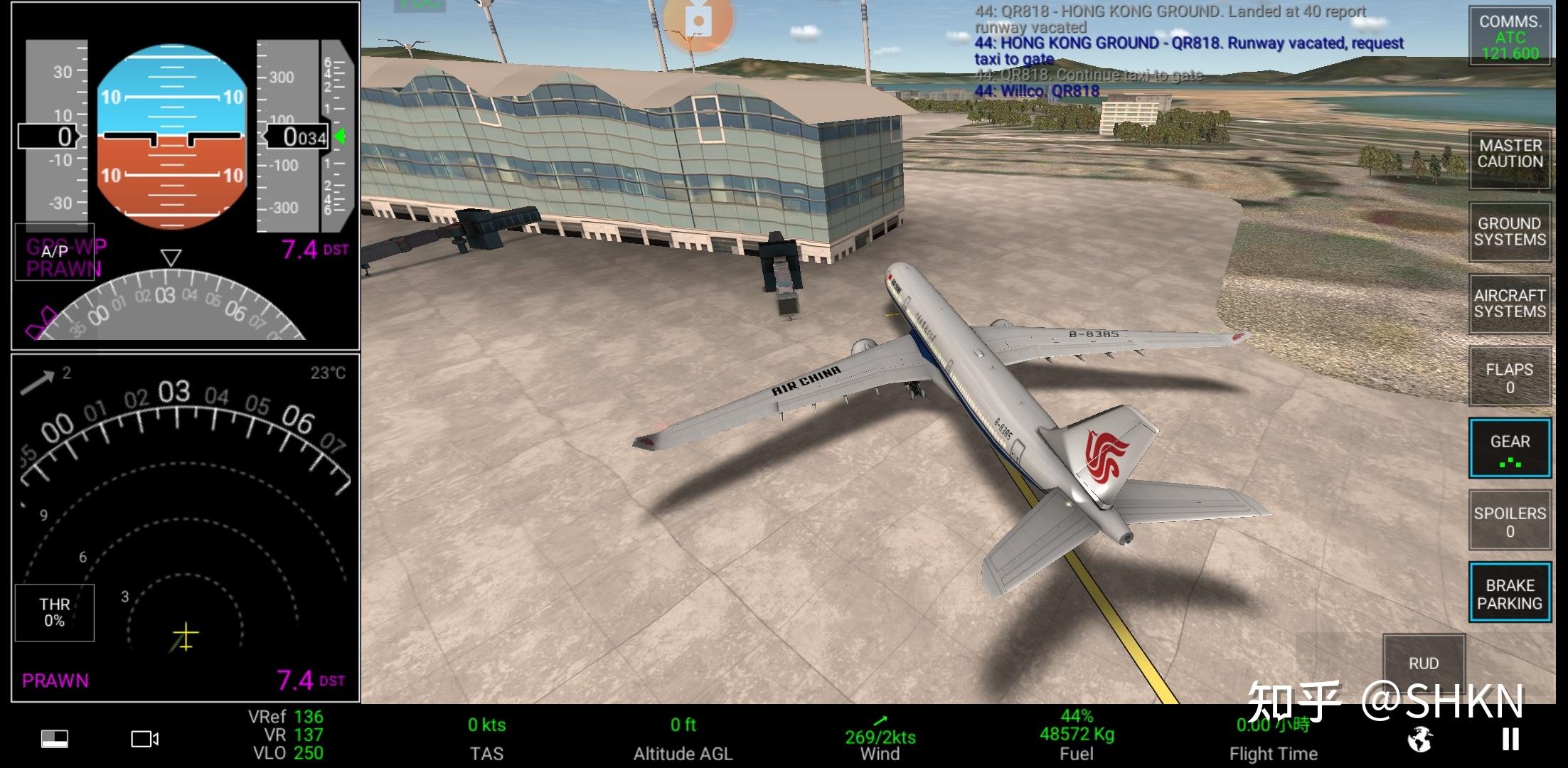Select the Spoilers control button
1568x768 pixels.
tap(1510, 521)
